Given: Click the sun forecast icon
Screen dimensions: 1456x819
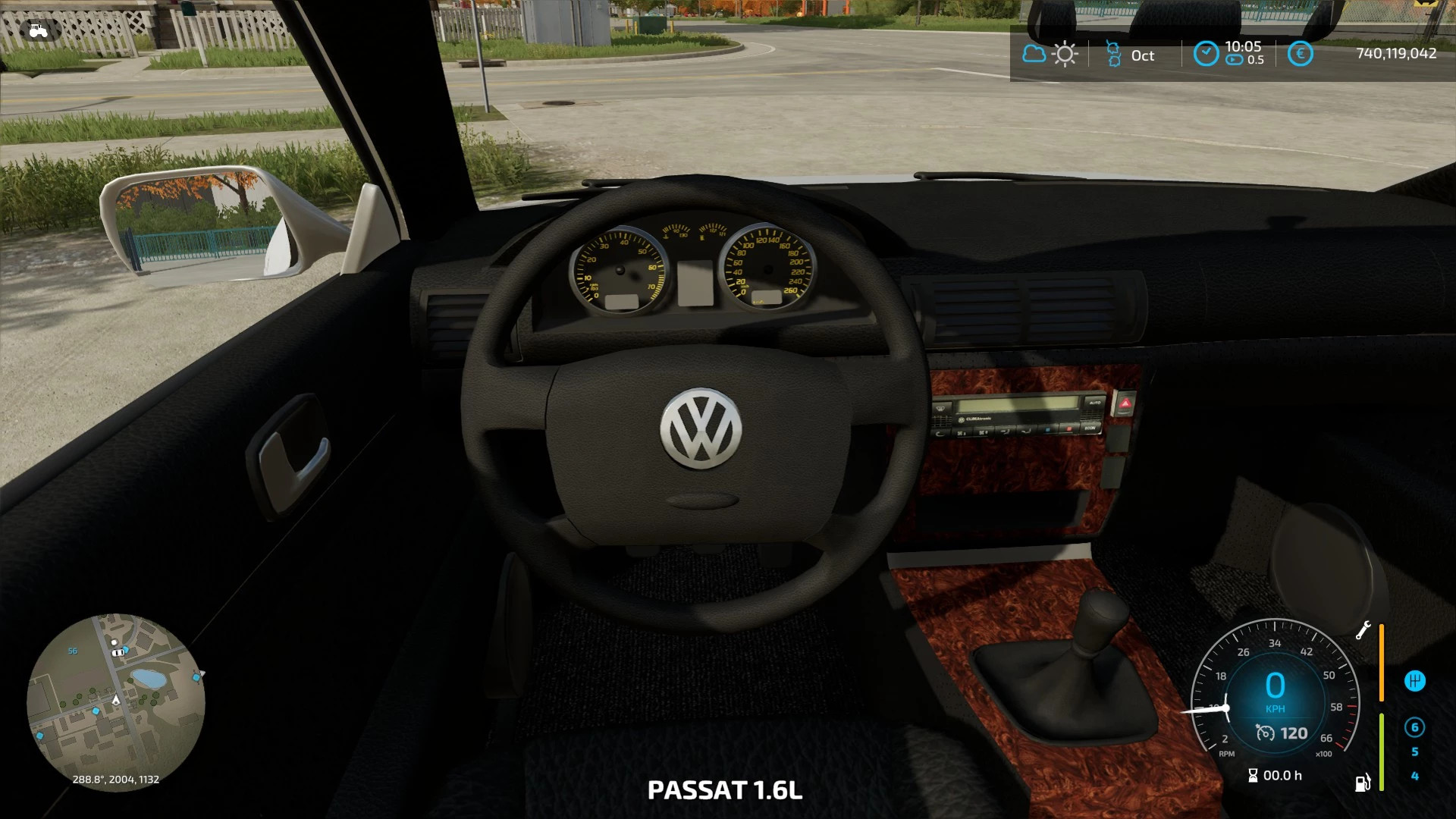Looking at the screenshot, I should [x=1065, y=54].
